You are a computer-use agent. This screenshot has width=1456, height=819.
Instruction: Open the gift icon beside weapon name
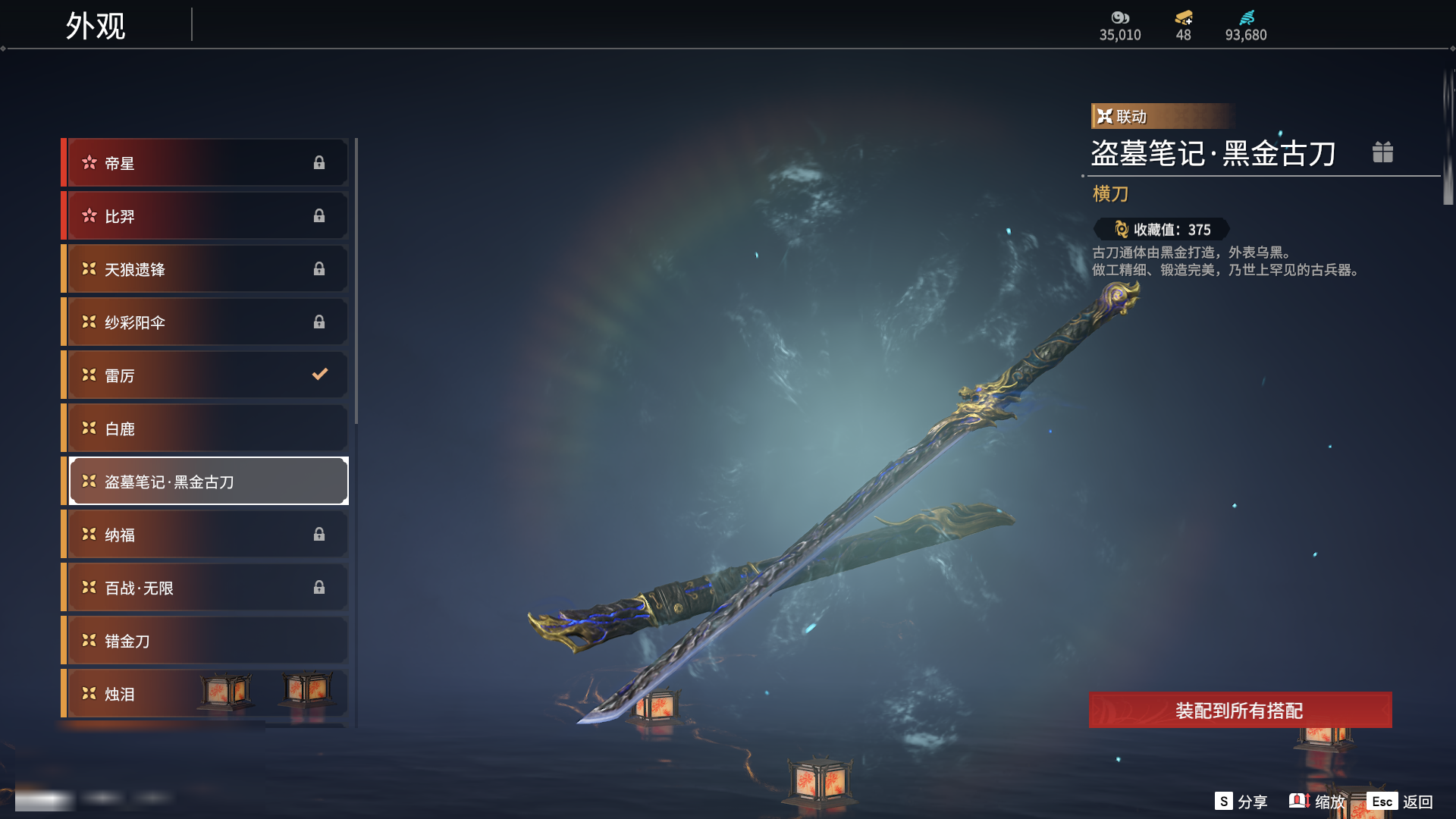[x=1382, y=152]
